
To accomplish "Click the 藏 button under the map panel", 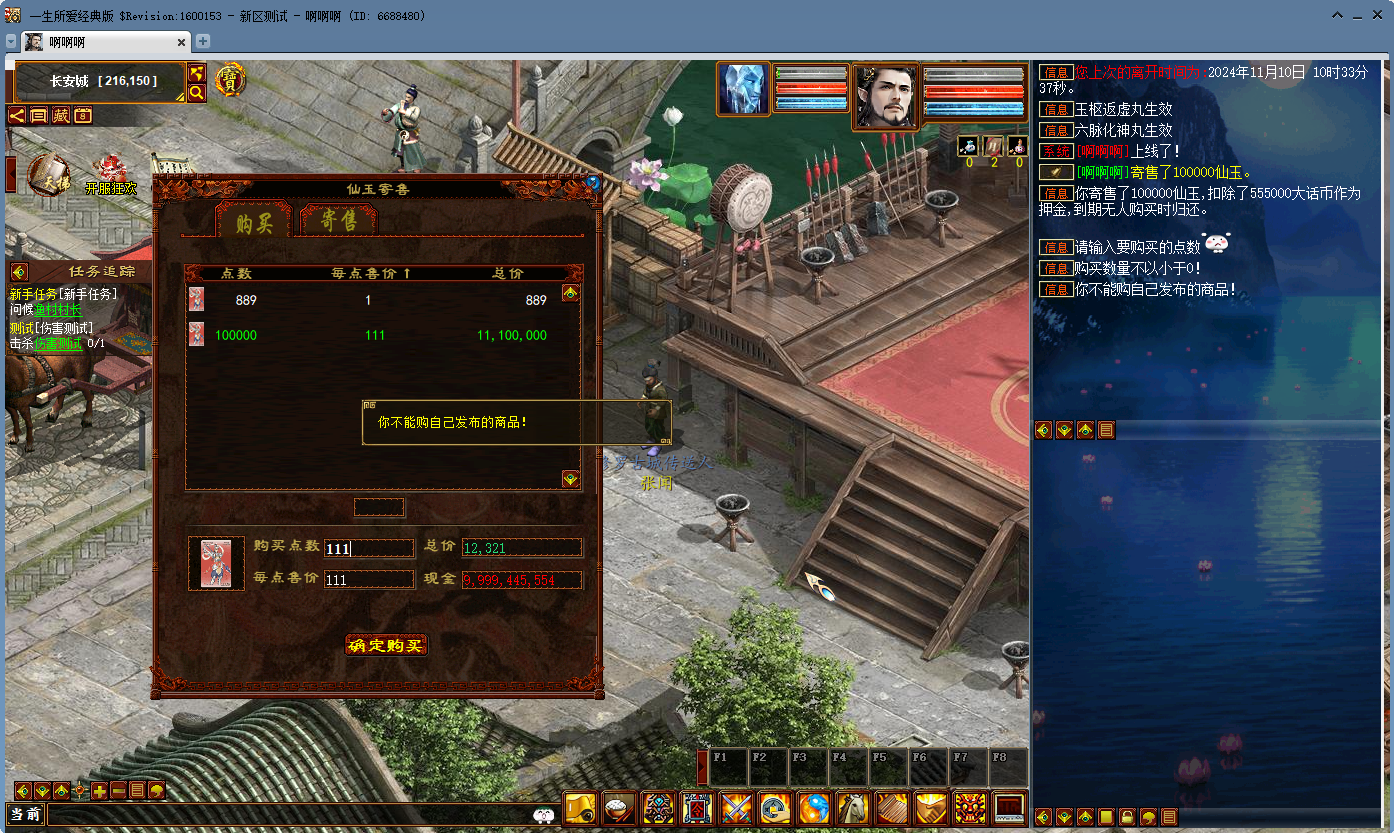I will click(x=61, y=115).
